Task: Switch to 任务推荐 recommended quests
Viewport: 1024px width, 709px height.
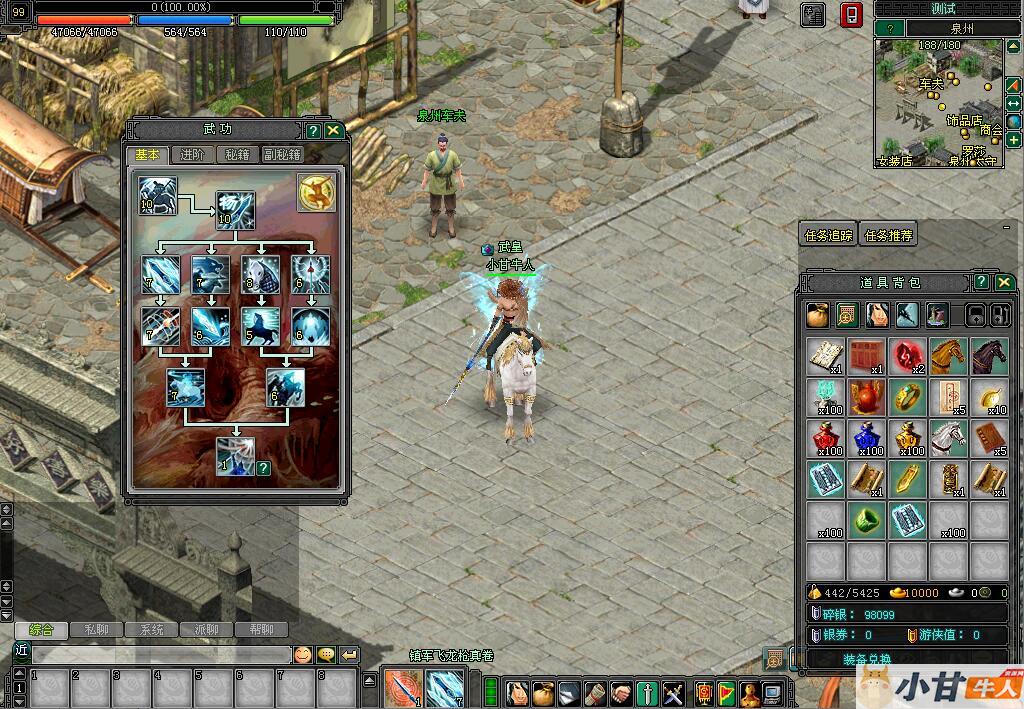Action: click(x=888, y=236)
